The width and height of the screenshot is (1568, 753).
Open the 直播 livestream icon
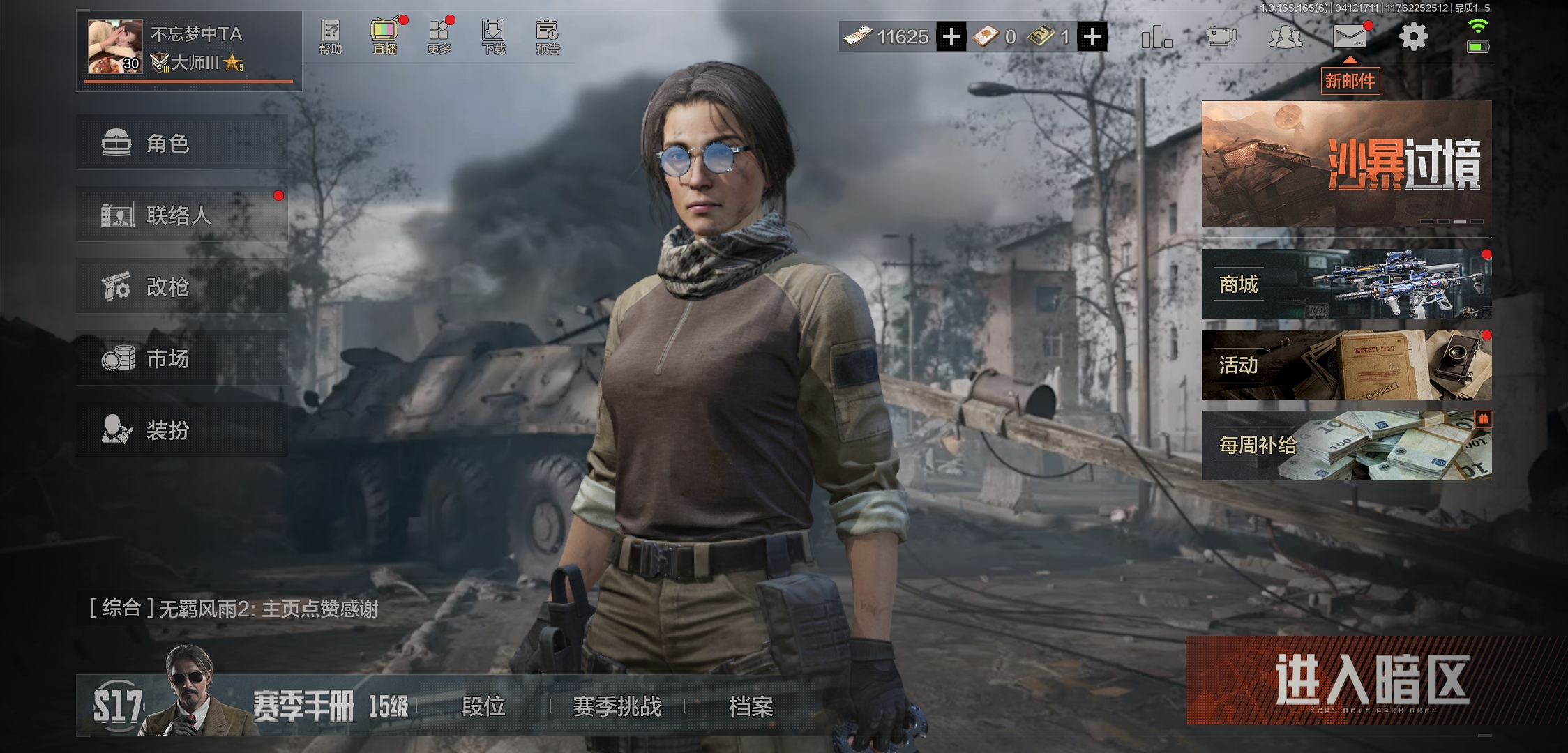tap(384, 36)
